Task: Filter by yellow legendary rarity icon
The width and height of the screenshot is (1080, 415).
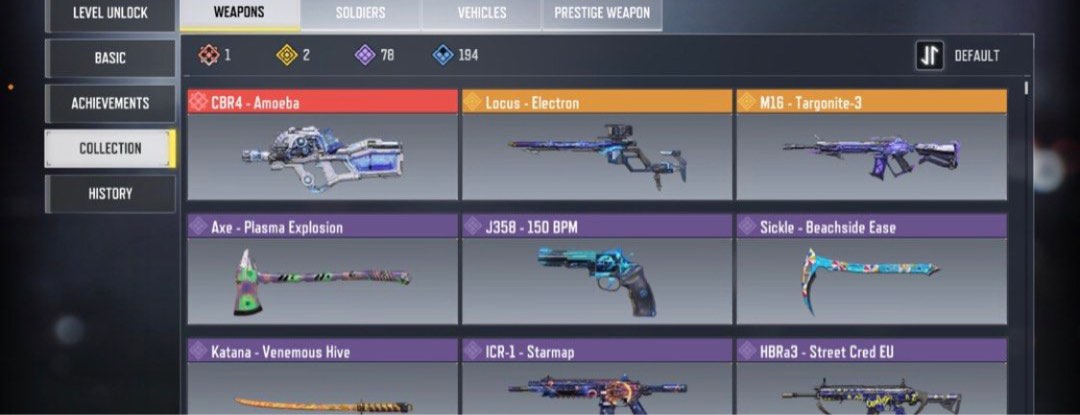Action: pos(287,55)
